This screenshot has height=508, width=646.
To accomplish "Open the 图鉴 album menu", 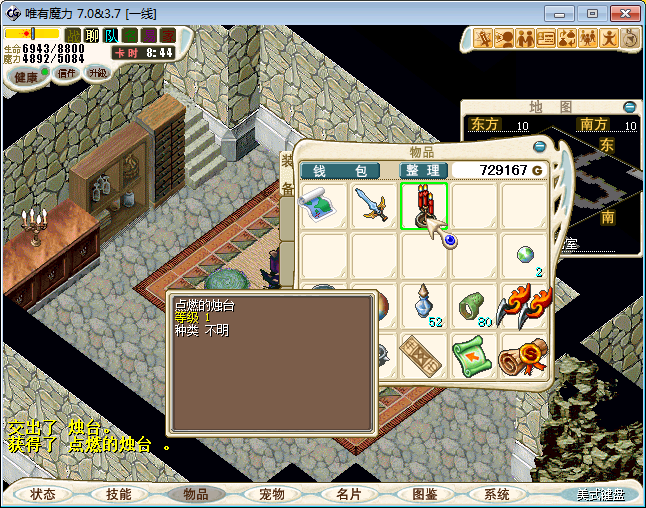I will 423,494.
